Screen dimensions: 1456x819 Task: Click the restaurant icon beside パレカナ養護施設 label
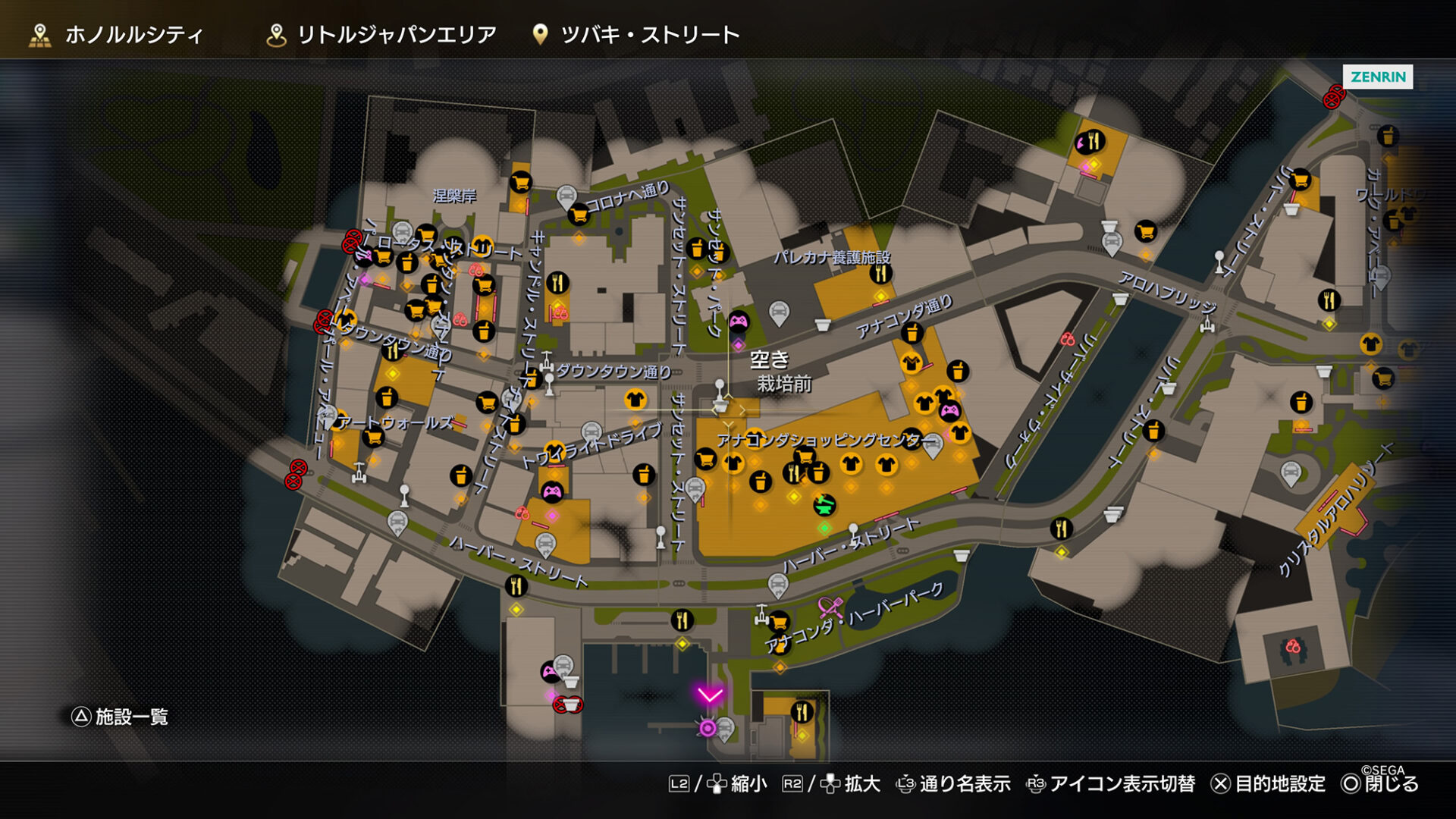[880, 273]
